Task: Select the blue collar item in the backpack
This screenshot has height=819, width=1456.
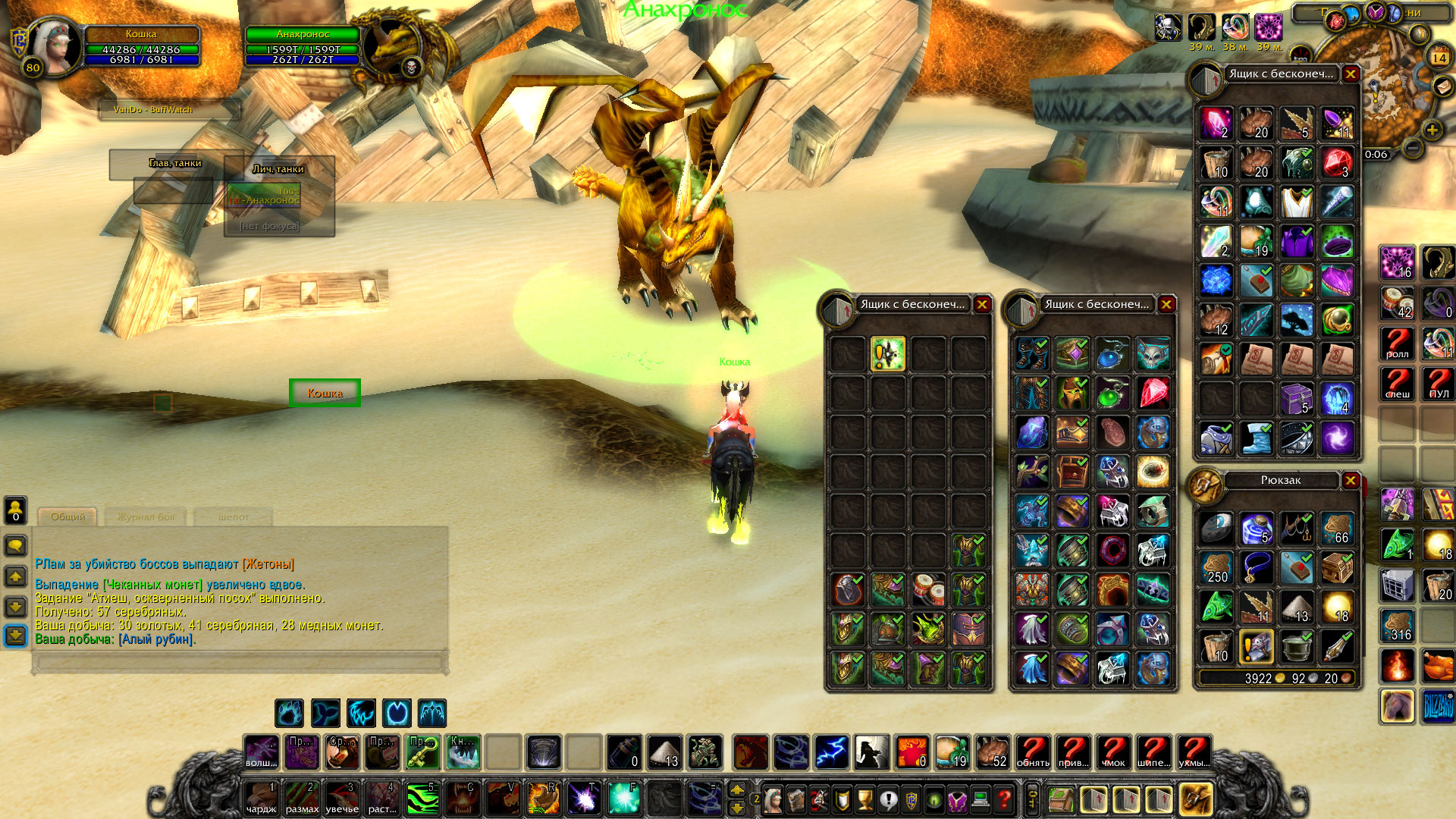Action: 1257,568
